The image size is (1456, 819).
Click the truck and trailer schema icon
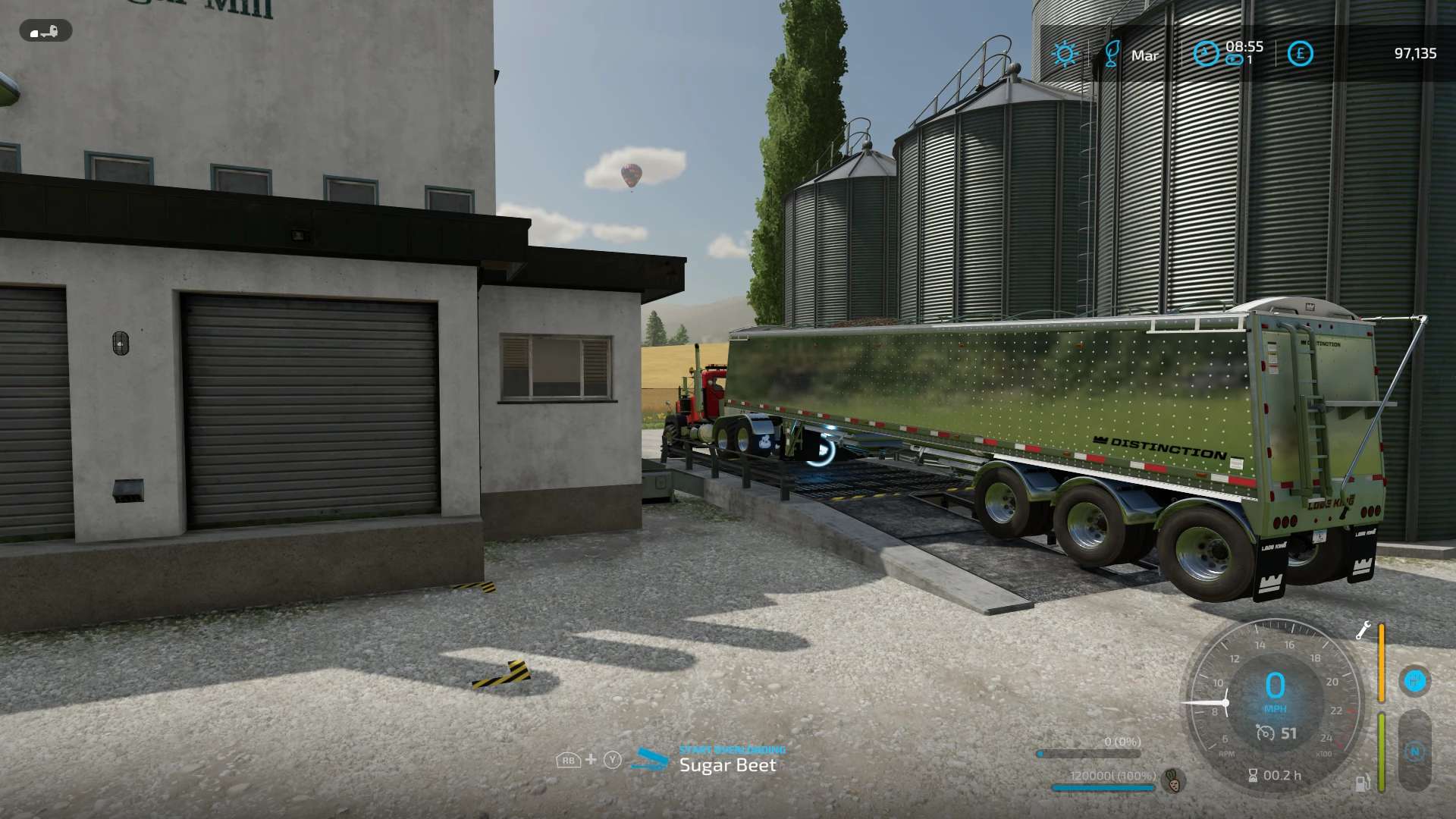pyautogui.click(x=45, y=32)
